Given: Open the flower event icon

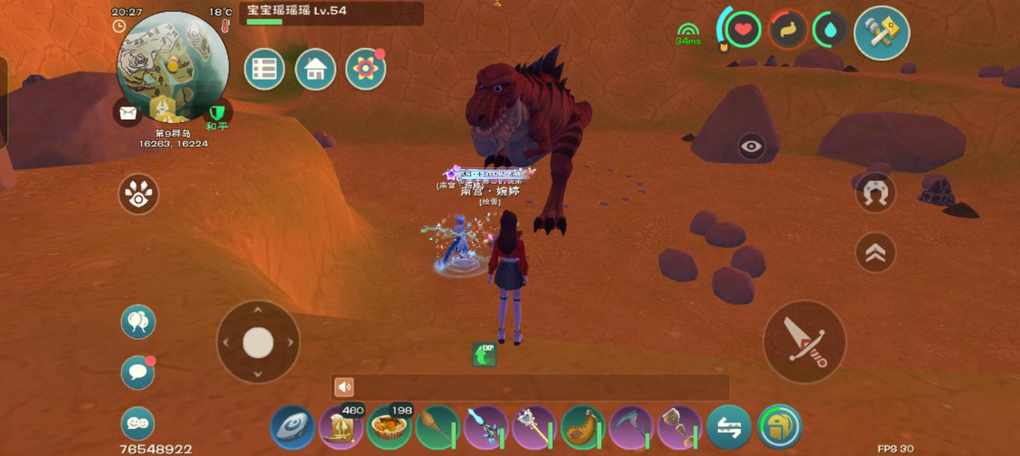Looking at the screenshot, I should point(365,69).
